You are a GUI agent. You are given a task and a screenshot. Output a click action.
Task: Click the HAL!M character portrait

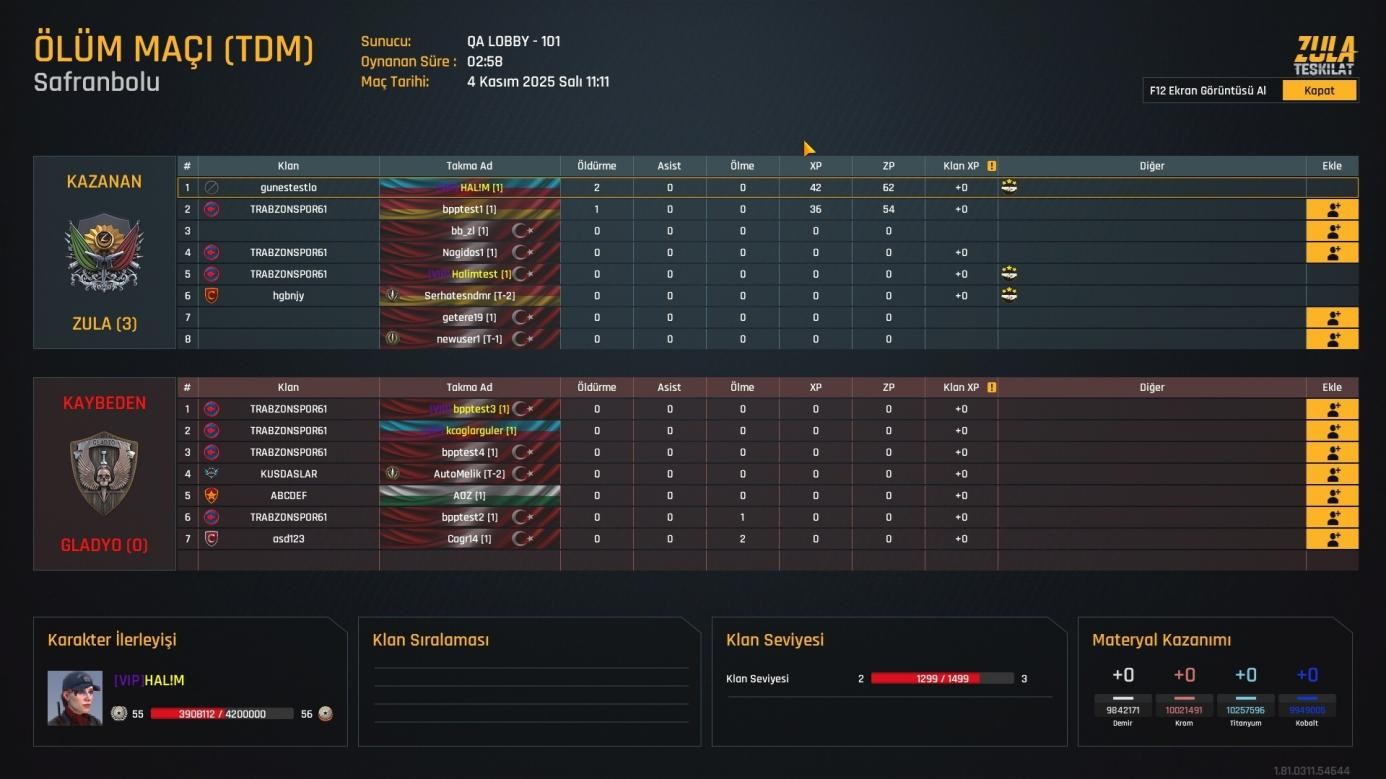(75, 697)
